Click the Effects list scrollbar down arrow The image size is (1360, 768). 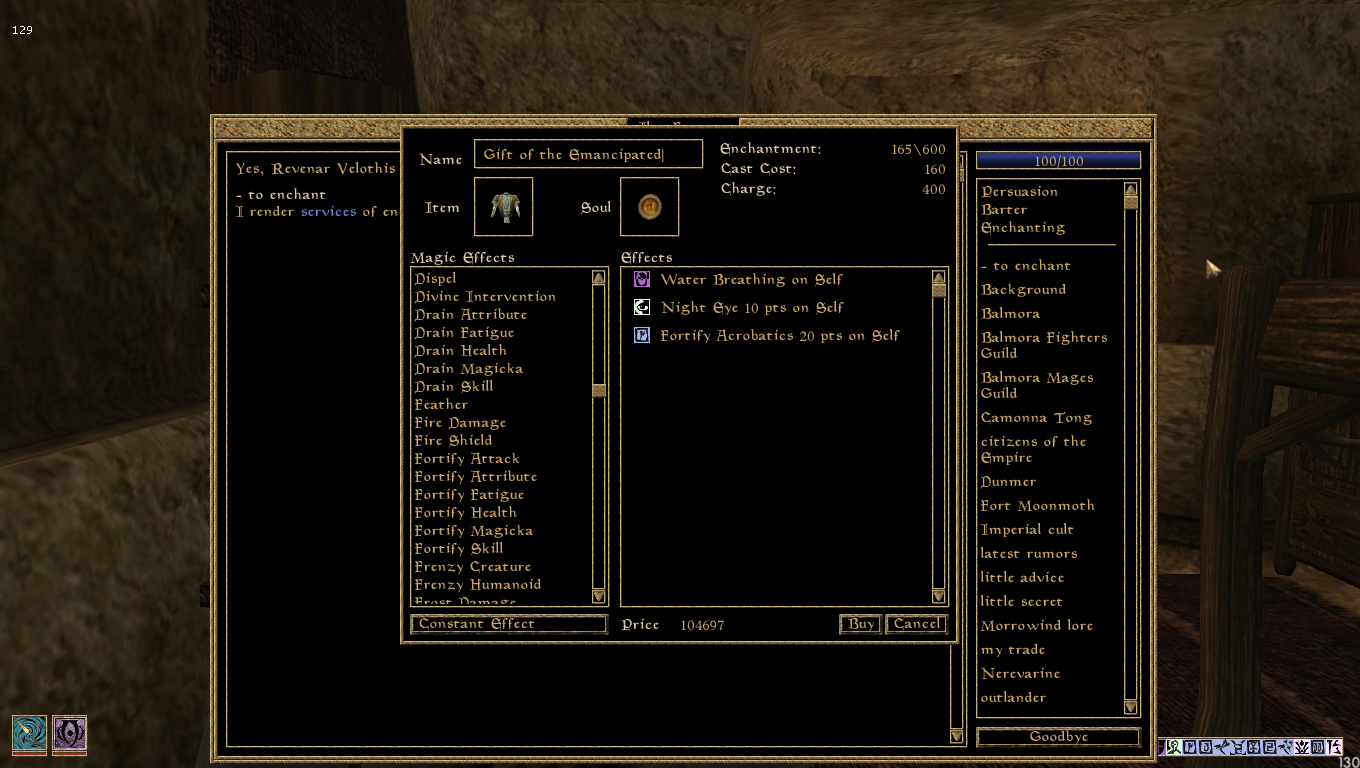938,596
